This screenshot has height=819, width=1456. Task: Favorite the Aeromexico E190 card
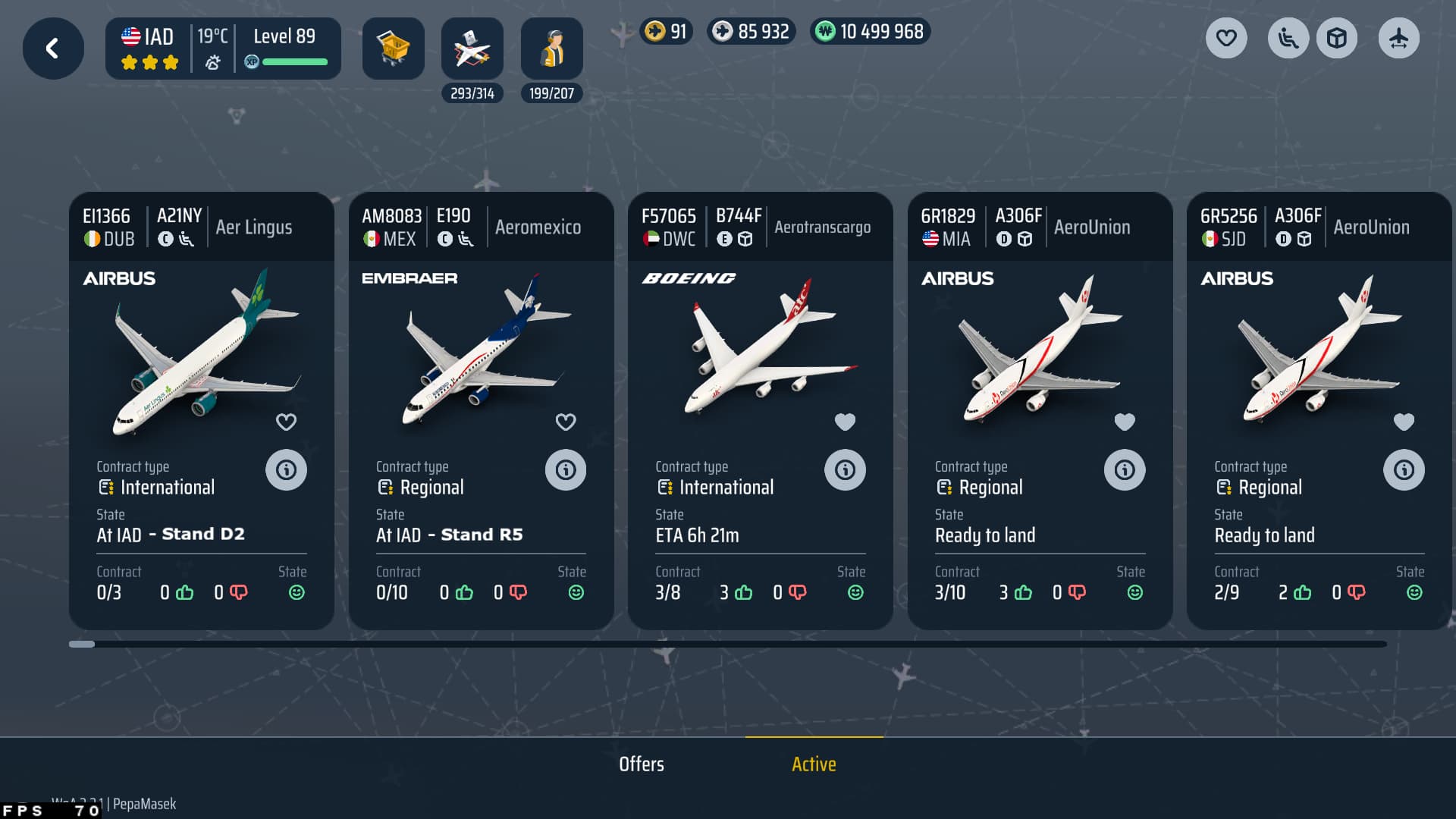point(566,422)
